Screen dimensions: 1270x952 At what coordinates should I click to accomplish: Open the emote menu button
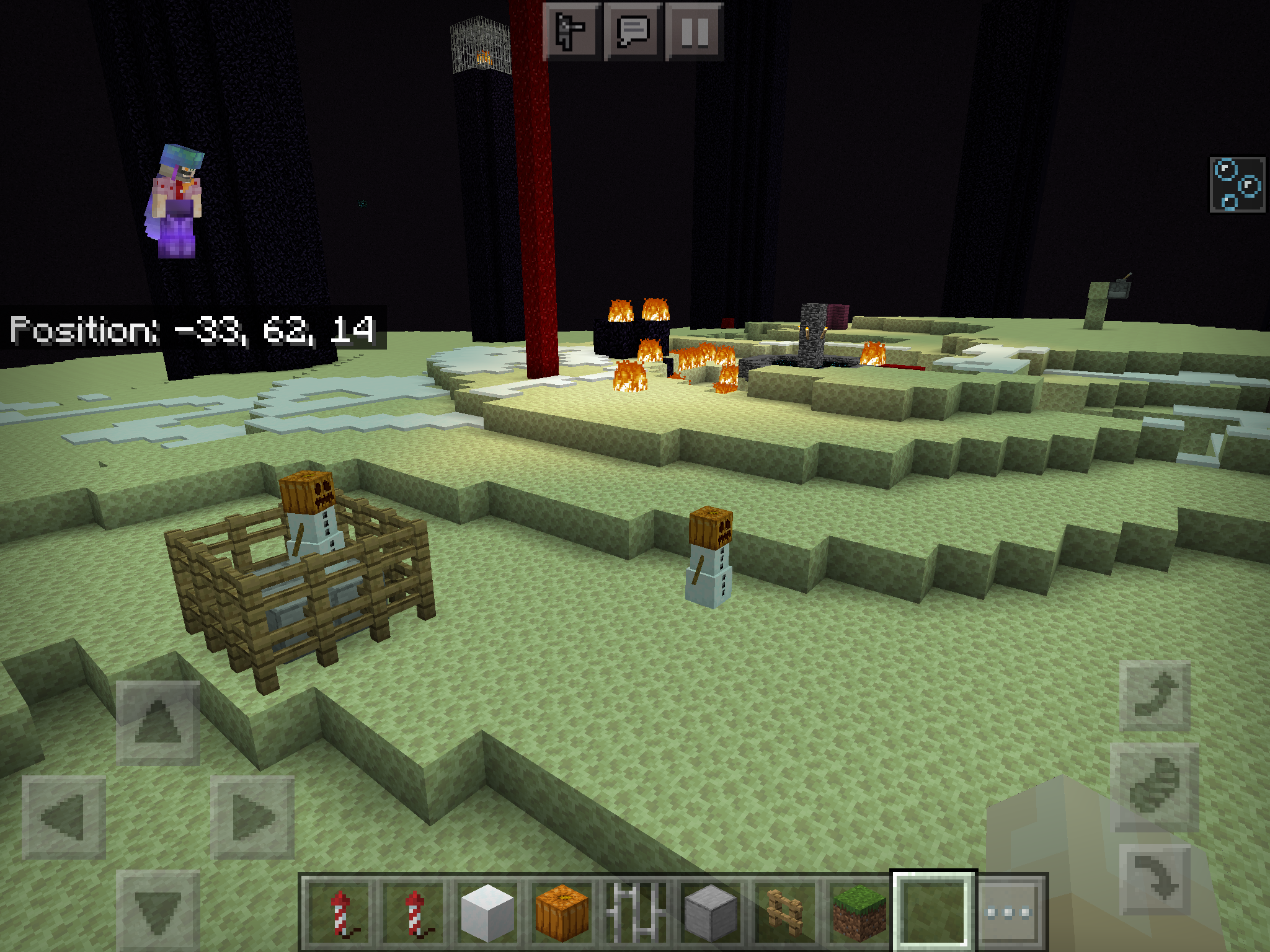[x=571, y=31]
